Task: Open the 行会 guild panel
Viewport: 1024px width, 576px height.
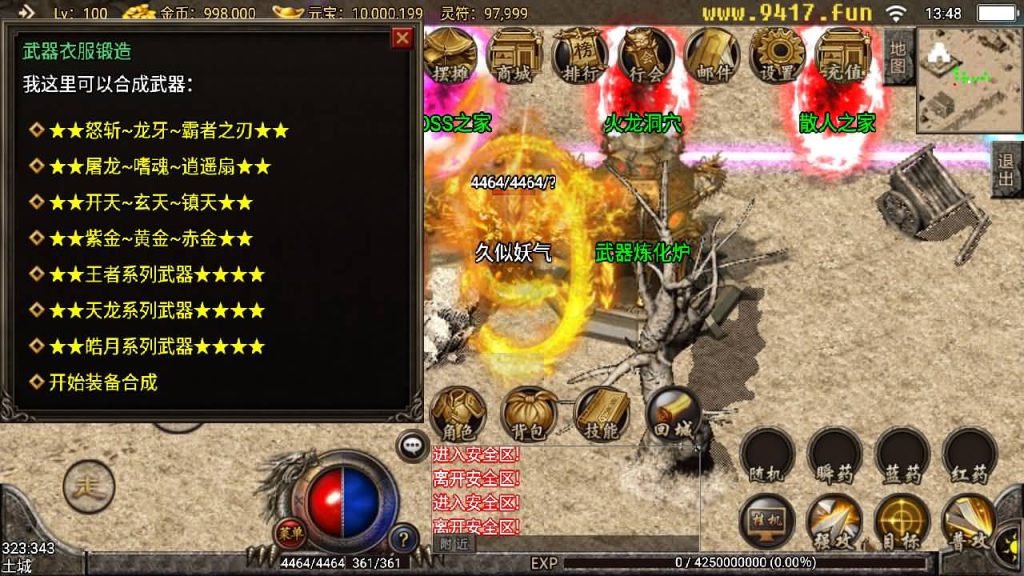Action: click(x=646, y=54)
